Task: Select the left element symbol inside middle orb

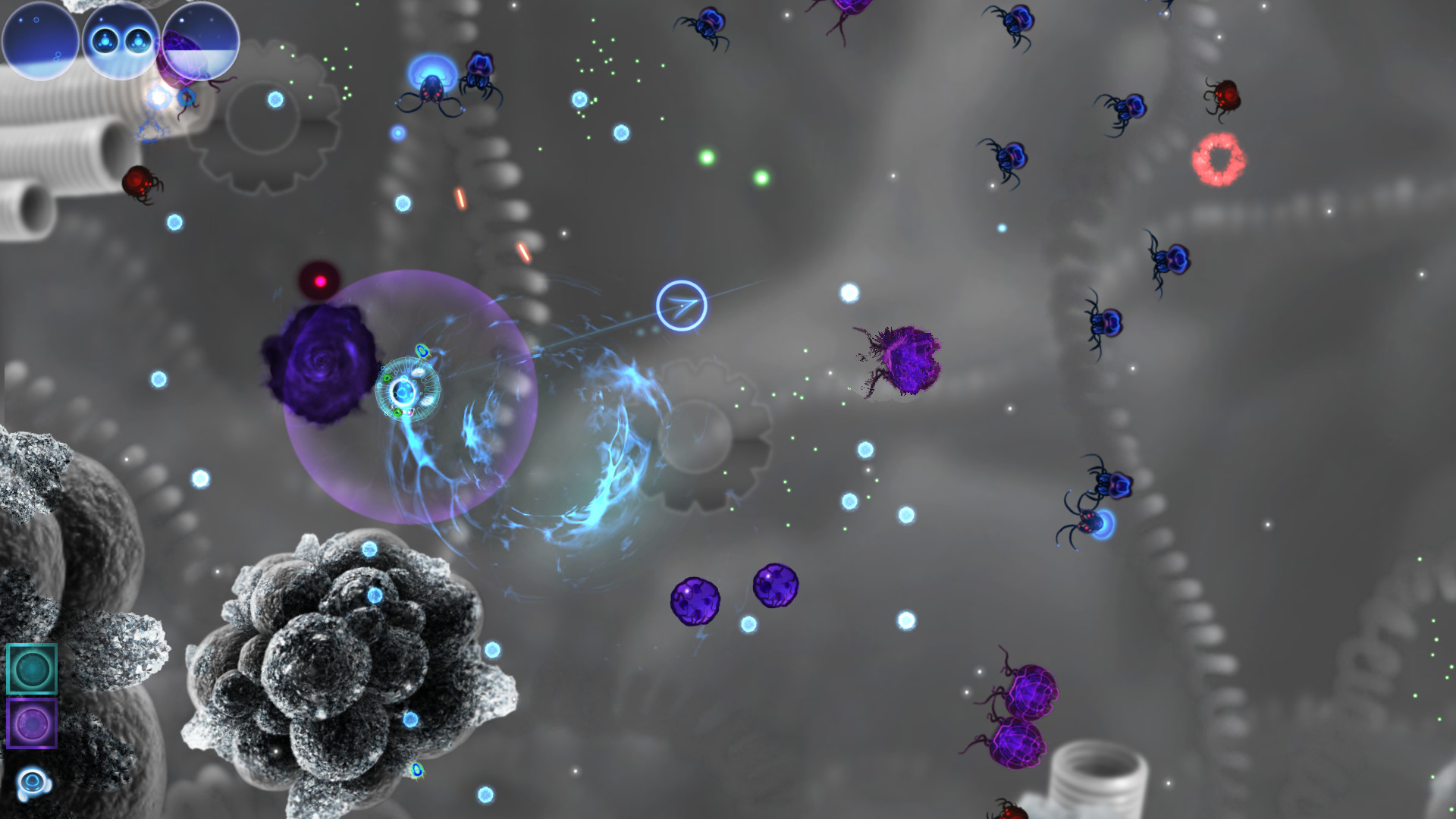Action: (x=106, y=39)
